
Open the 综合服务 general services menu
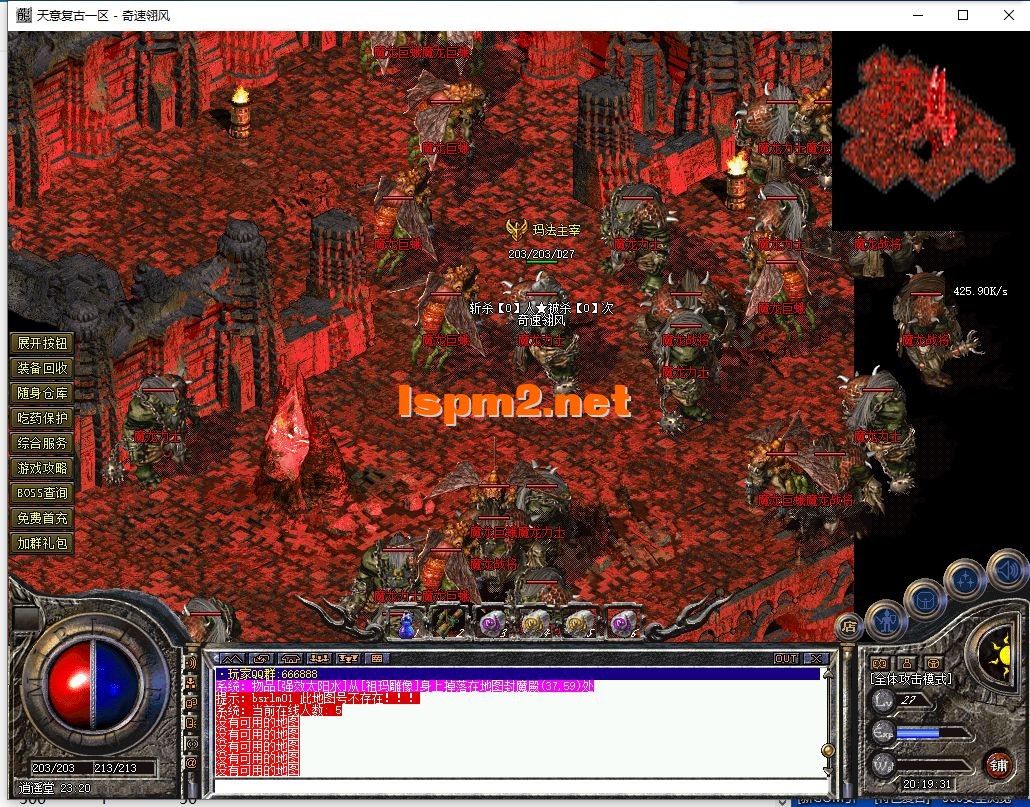pos(43,443)
